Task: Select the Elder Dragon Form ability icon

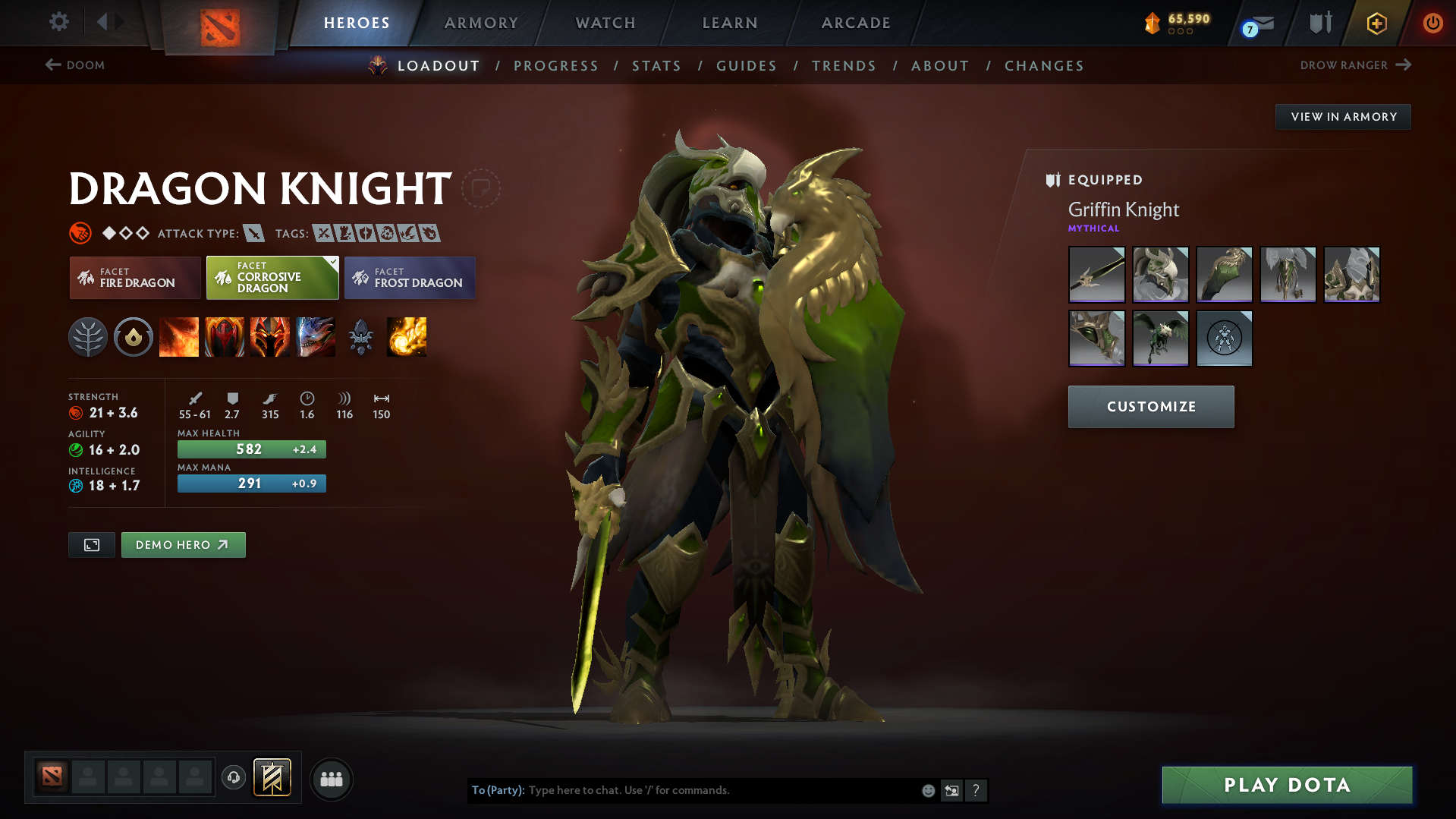Action: tap(316, 337)
